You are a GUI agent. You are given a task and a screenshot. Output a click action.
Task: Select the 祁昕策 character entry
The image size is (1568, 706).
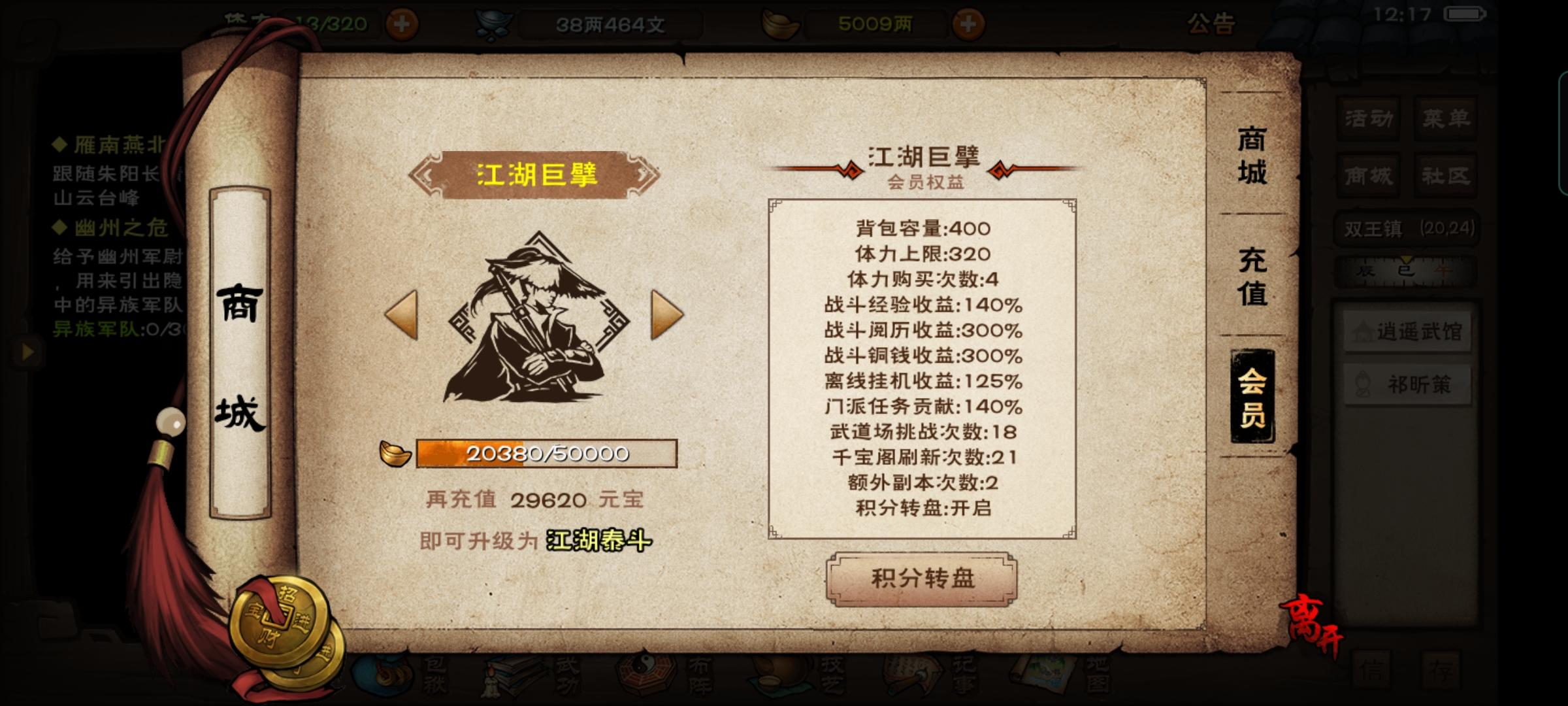(x=1409, y=384)
